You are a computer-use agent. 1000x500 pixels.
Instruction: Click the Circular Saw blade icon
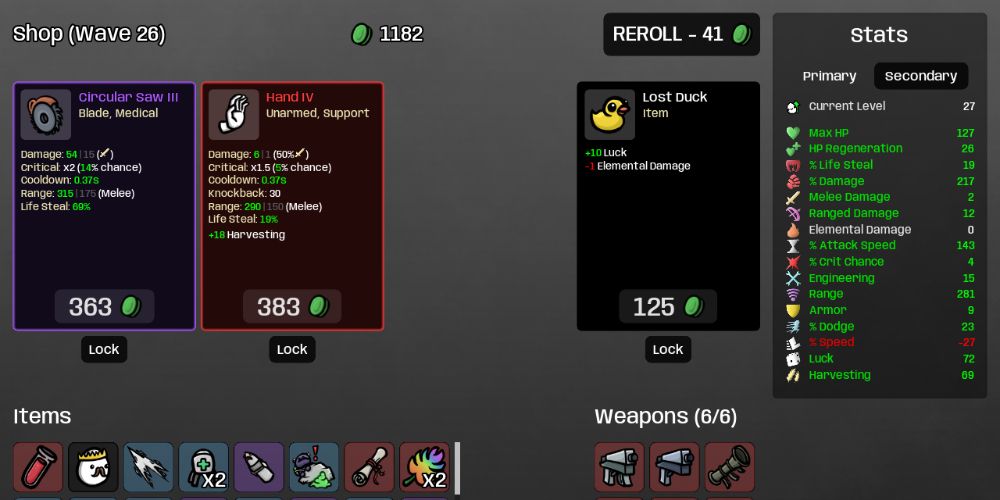coord(46,115)
